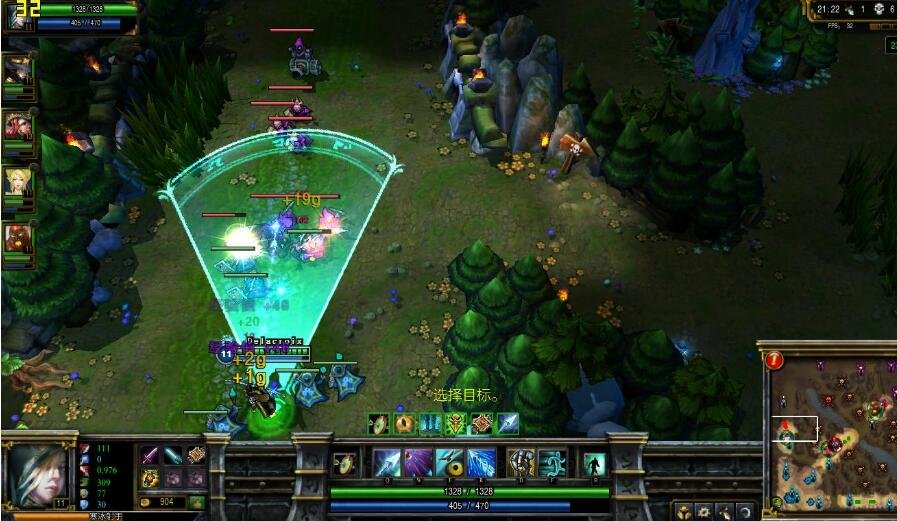Viewport: 897px width, 521px height.
Task: Activate the Hawkshot ability with yellow eye
Action: pos(450,463)
